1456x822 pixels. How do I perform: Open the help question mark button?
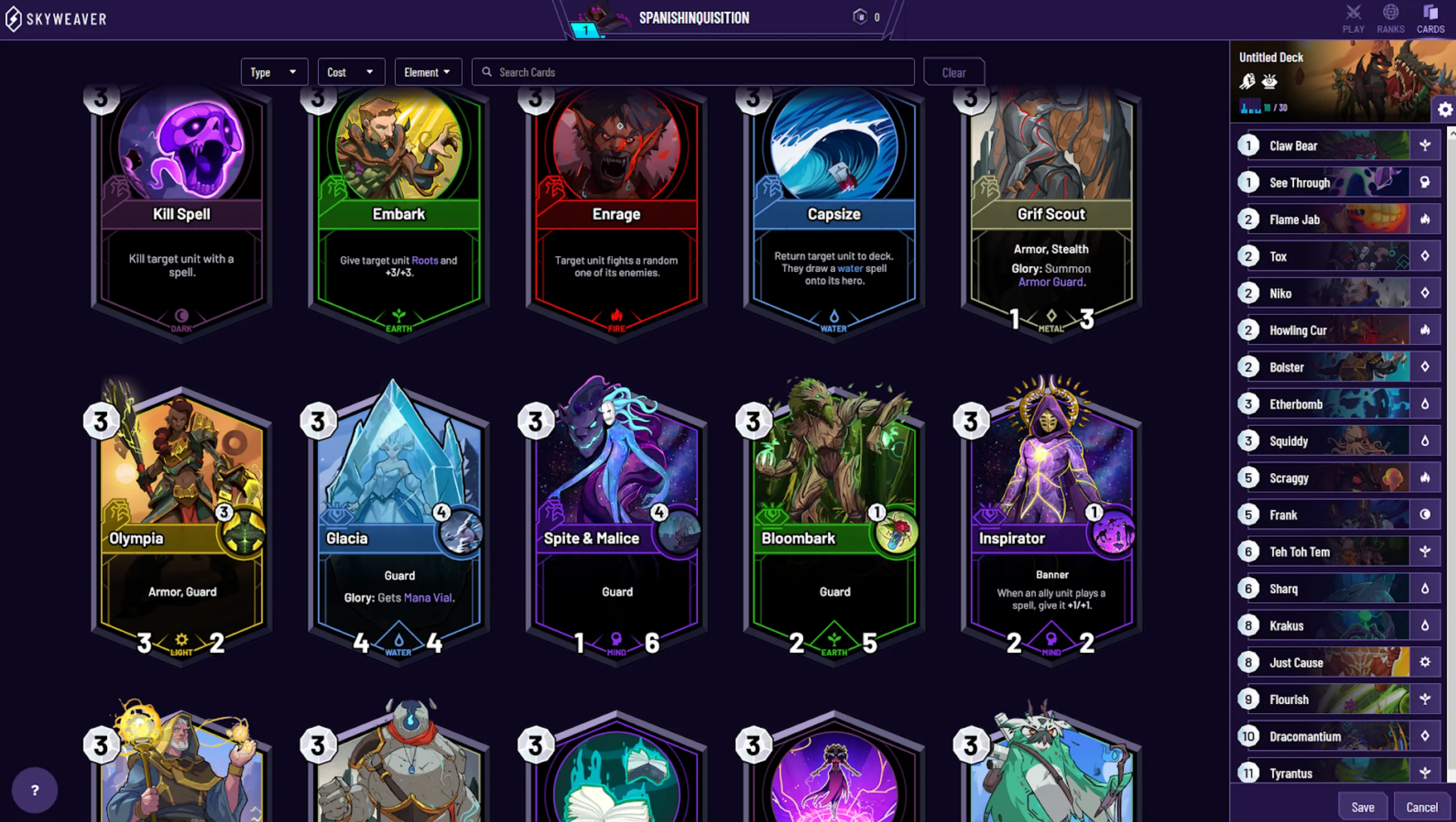[35, 789]
